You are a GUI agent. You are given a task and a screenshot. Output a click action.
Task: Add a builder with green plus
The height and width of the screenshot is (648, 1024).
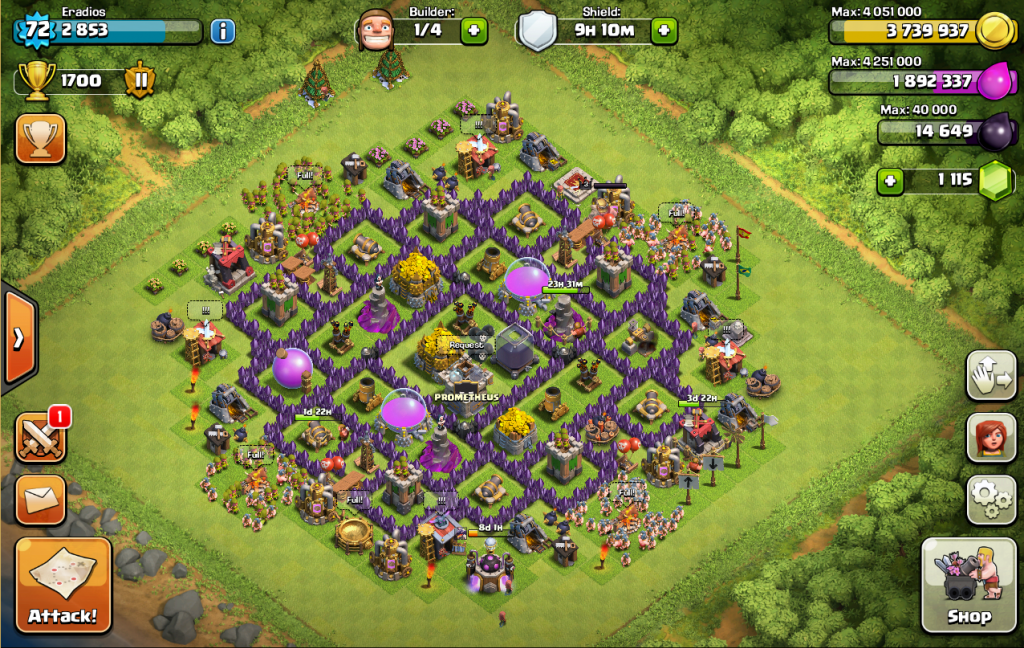(474, 31)
